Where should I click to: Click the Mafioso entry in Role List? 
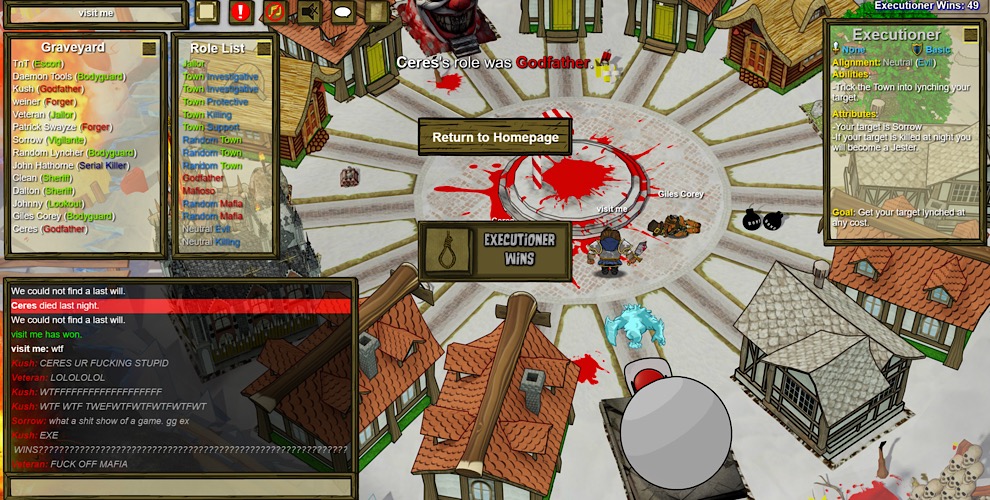coord(199,191)
